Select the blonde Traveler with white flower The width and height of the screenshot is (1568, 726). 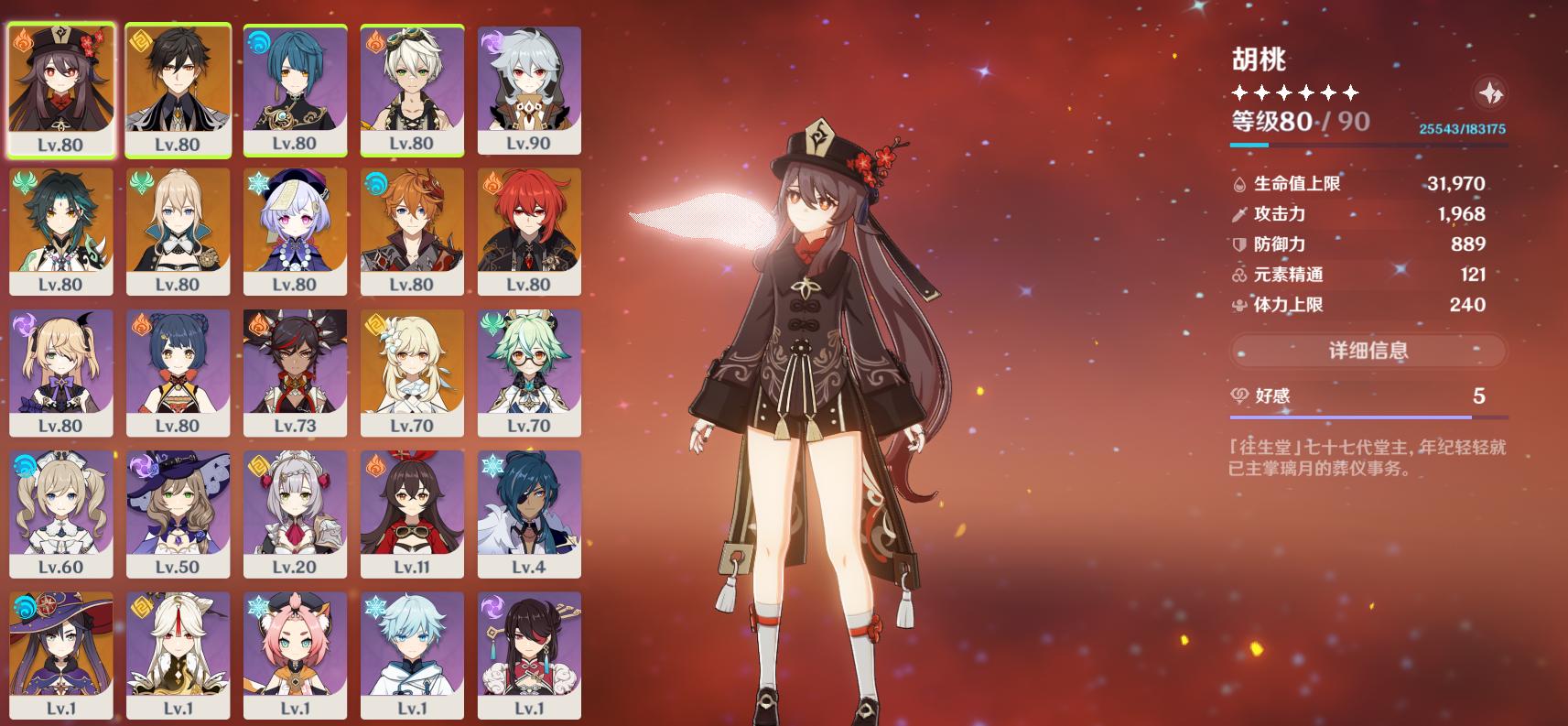pos(412,372)
